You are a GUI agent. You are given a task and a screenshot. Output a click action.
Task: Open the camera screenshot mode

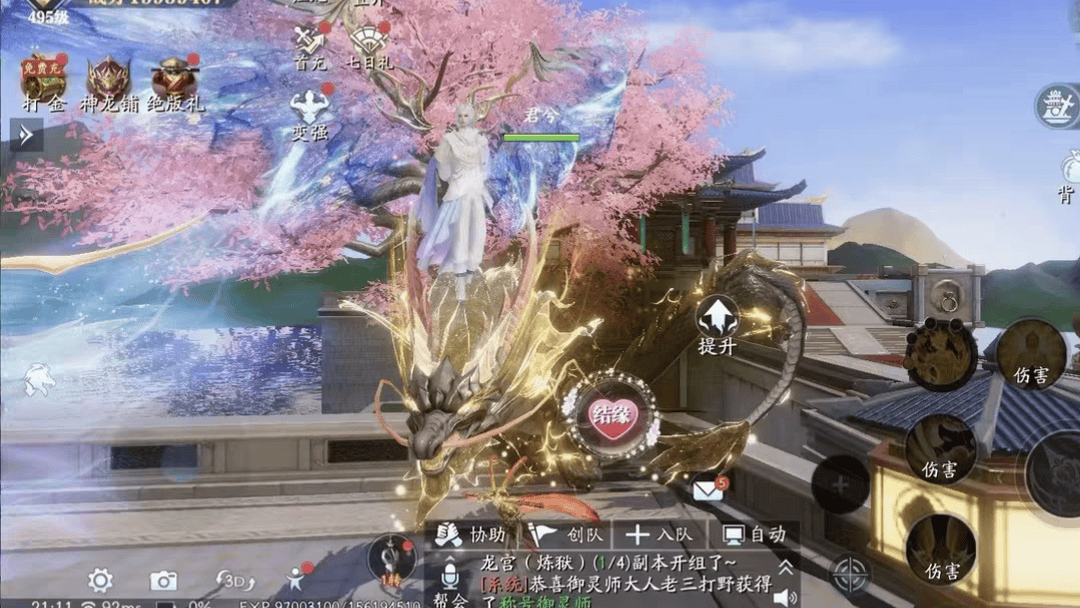click(163, 580)
